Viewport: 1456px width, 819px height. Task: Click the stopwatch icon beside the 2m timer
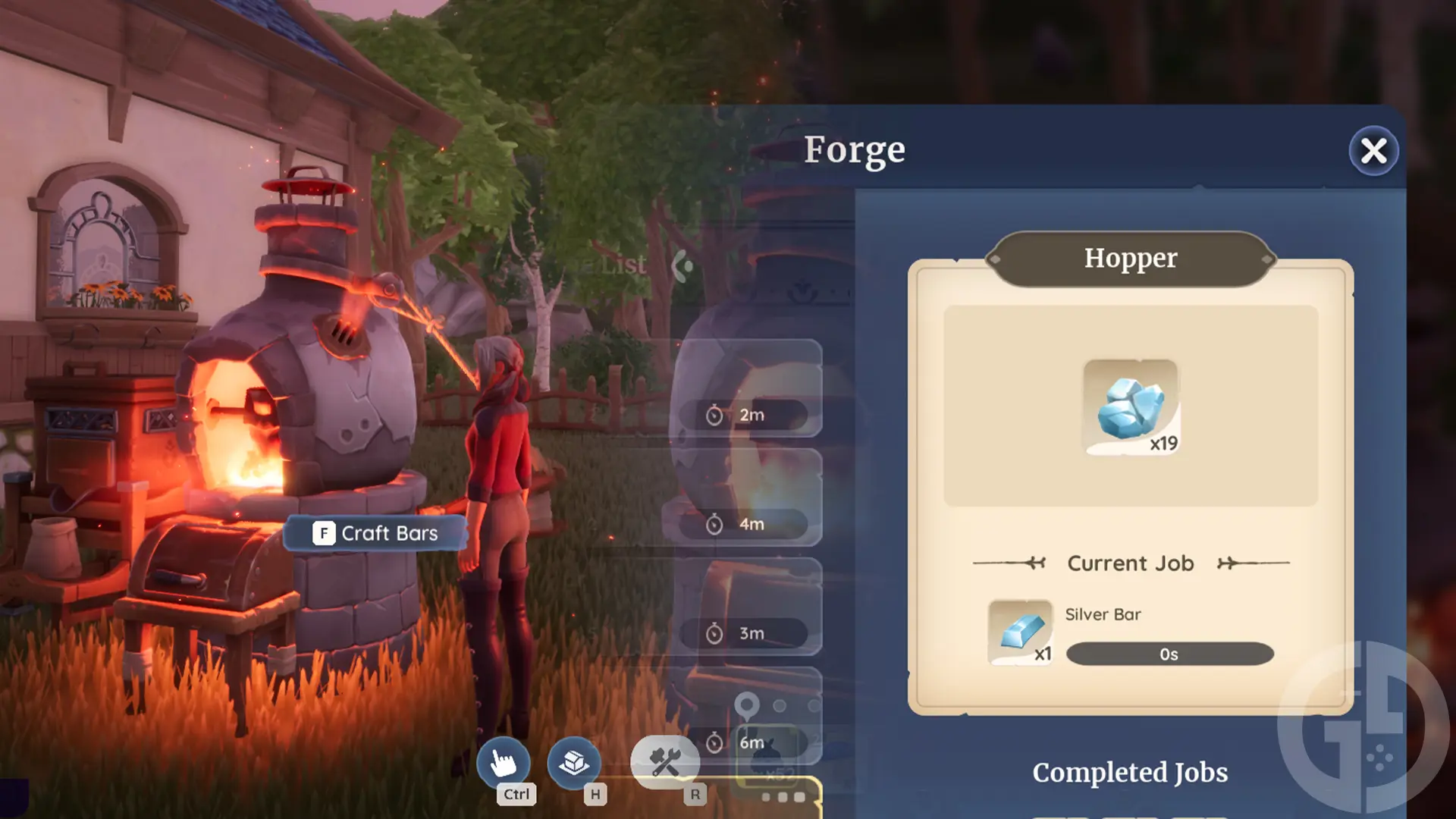(714, 414)
